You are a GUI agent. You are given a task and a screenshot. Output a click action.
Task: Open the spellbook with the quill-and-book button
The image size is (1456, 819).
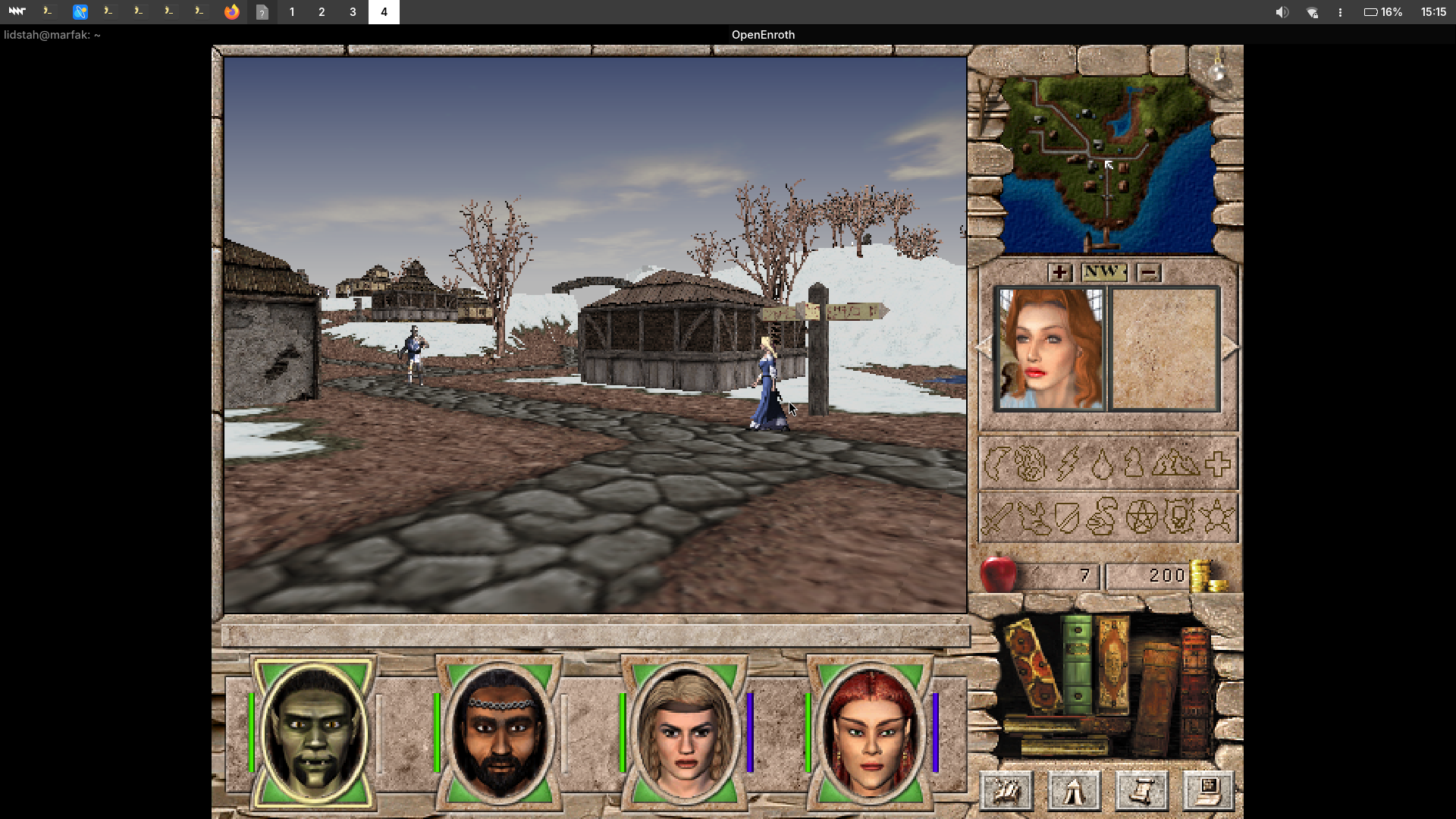[1007, 791]
